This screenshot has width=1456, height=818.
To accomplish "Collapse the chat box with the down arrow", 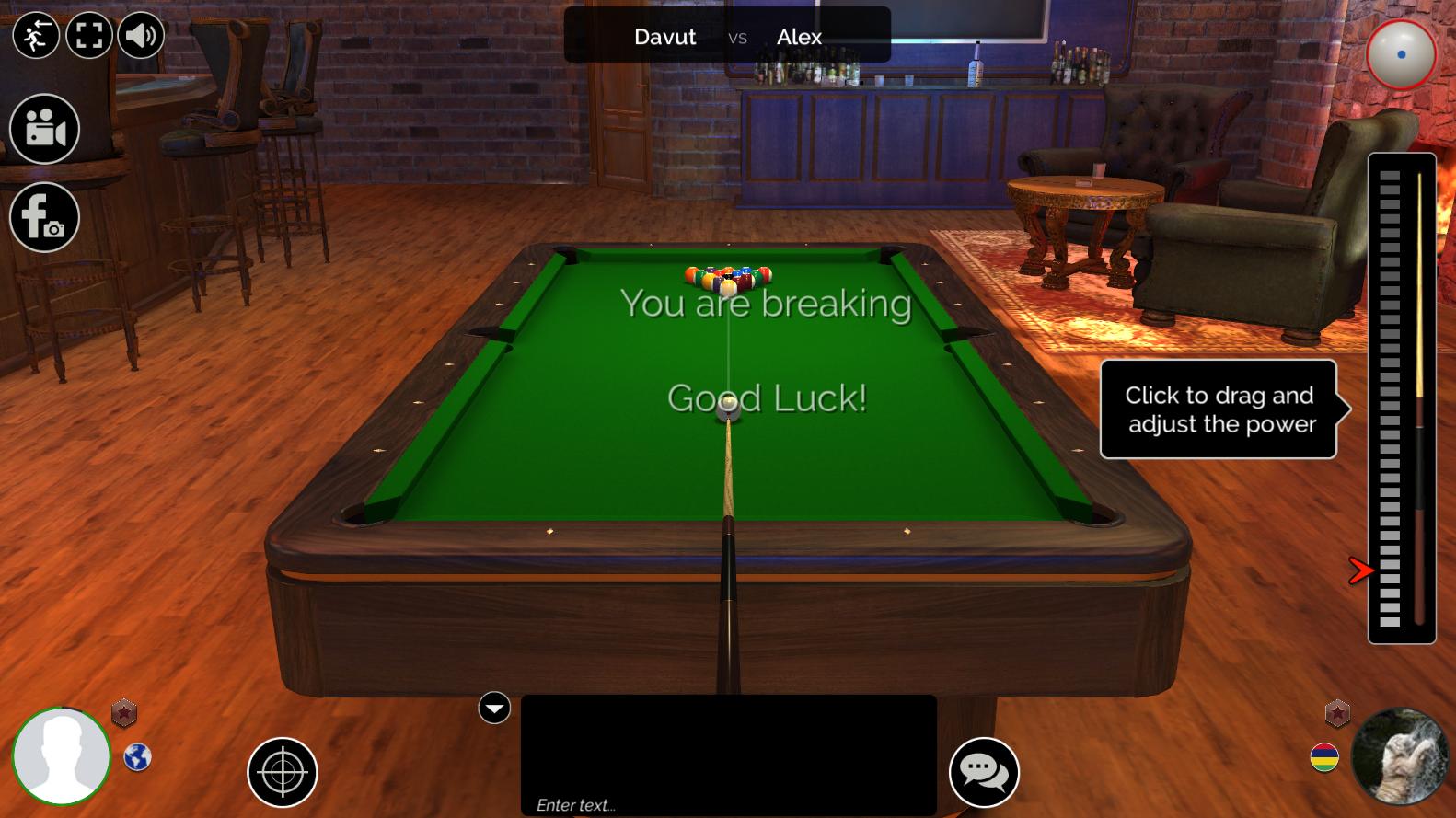I will tap(494, 709).
